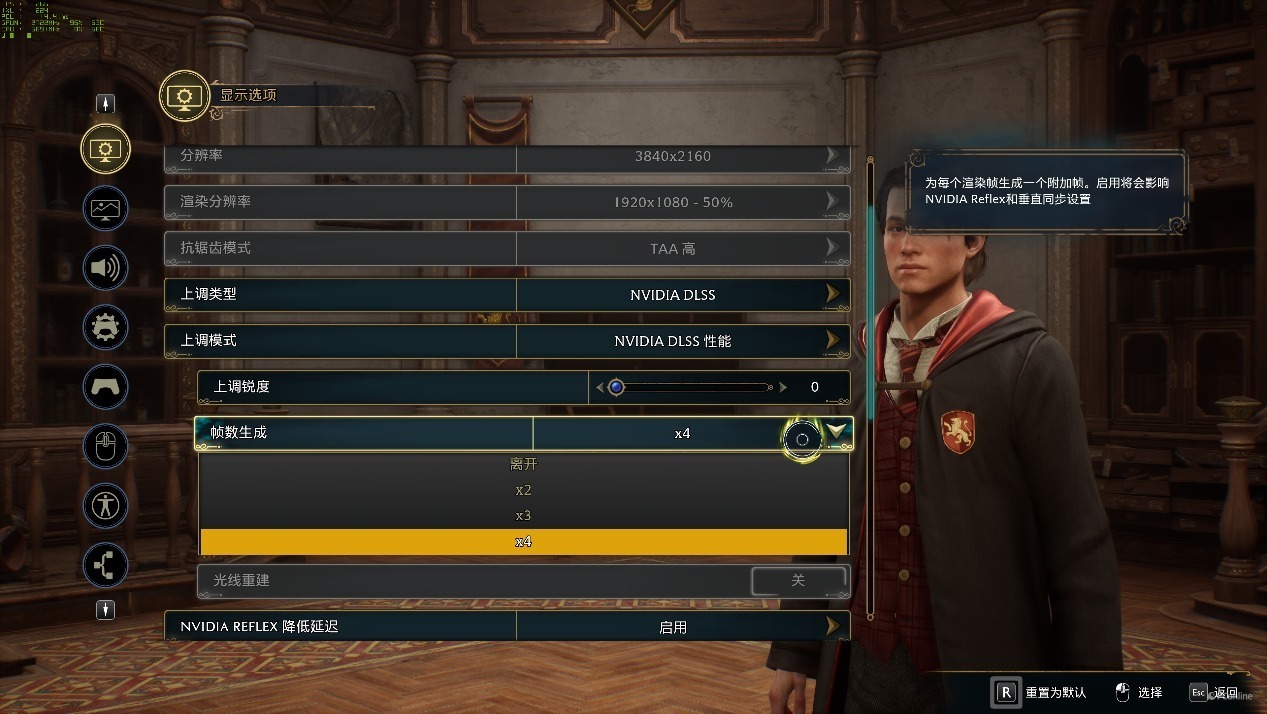Open the accessibility settings tab
This screenshot has width=1267, height=714.
pos(105,505)
